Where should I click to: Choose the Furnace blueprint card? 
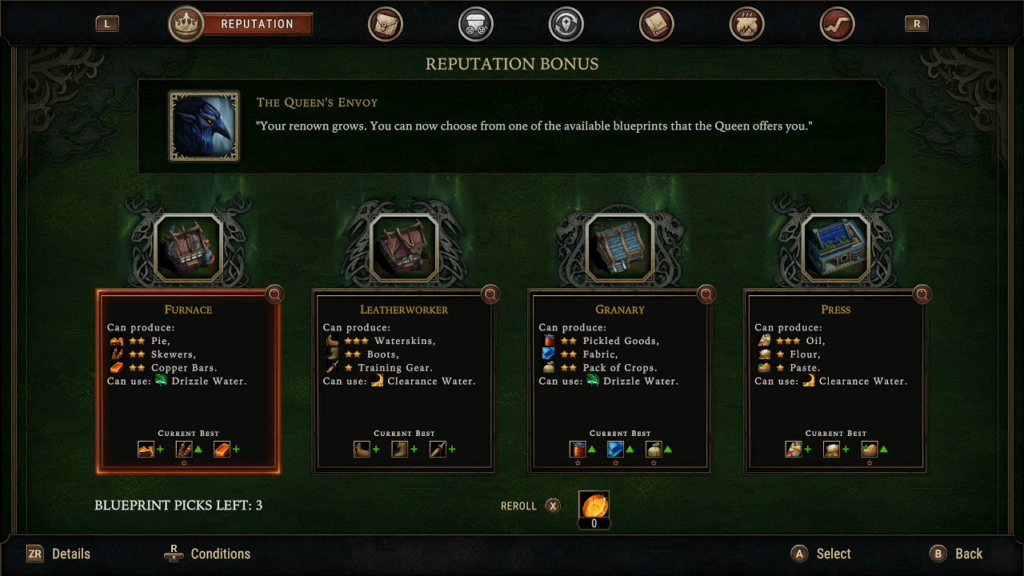[x=188, y=380]
